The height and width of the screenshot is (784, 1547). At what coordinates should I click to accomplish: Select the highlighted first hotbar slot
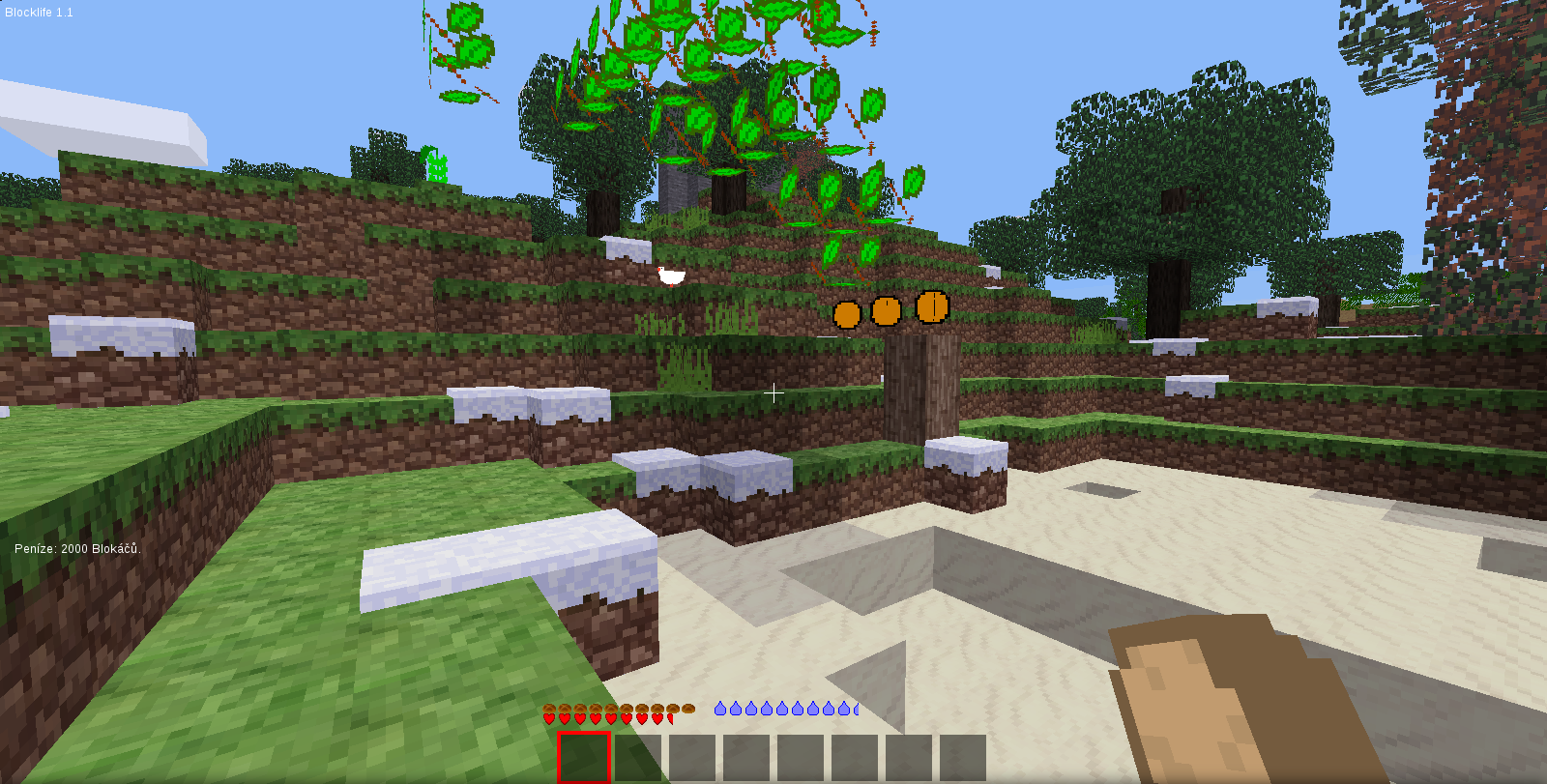(x=584, y=757)
